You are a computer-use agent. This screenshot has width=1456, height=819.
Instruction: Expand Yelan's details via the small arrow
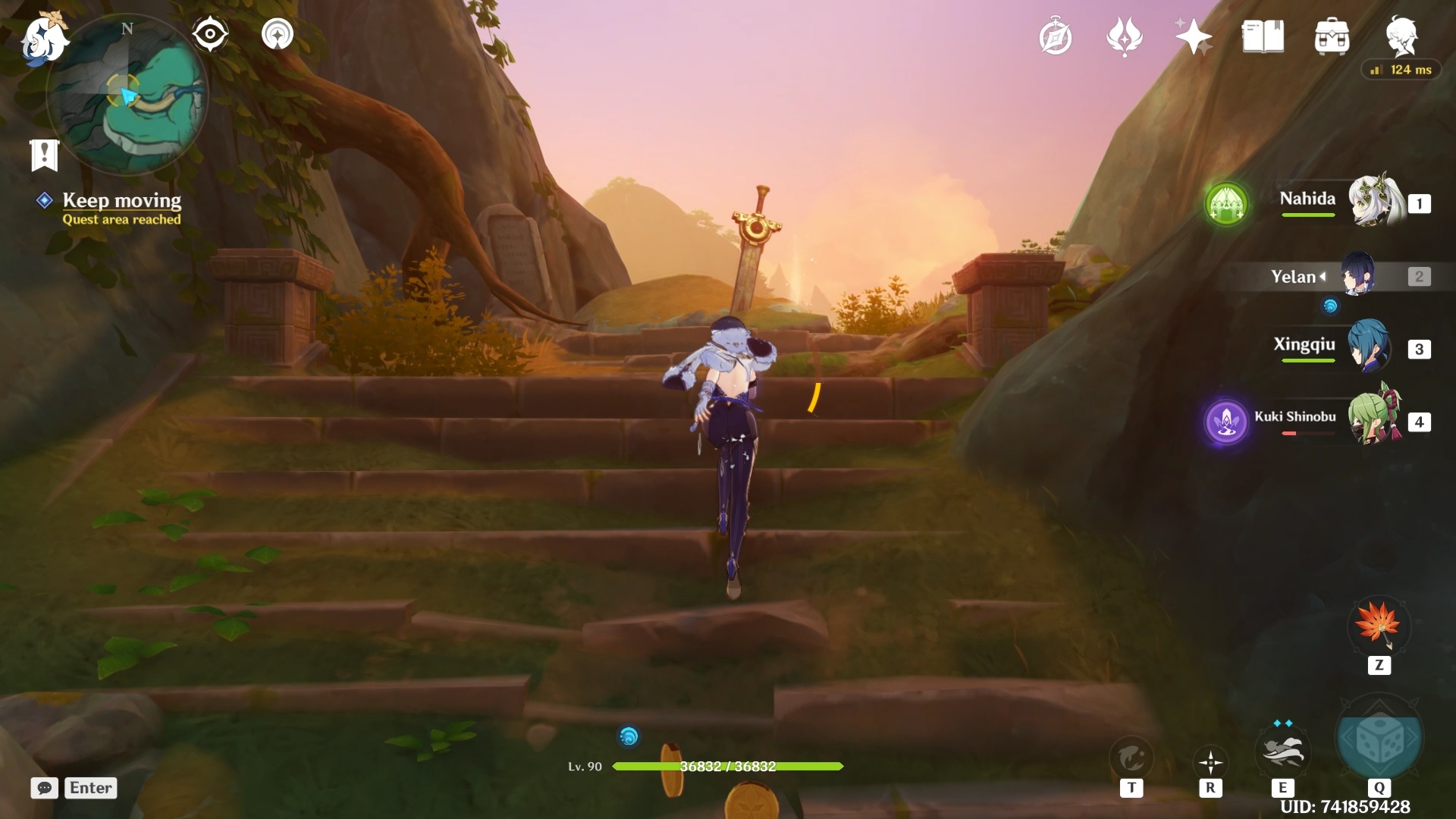(x=1323, y=277)
